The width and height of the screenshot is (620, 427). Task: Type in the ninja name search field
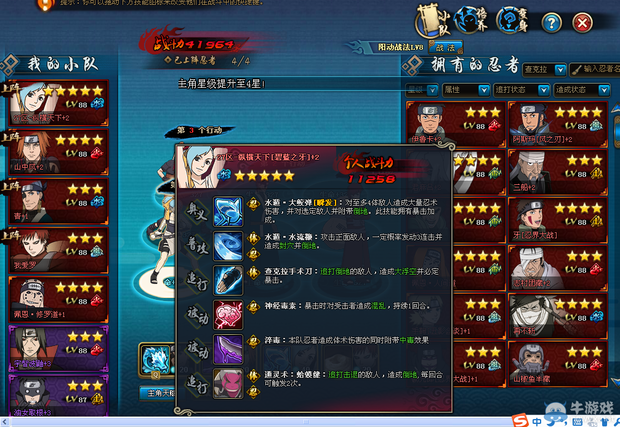pos(595,68)
